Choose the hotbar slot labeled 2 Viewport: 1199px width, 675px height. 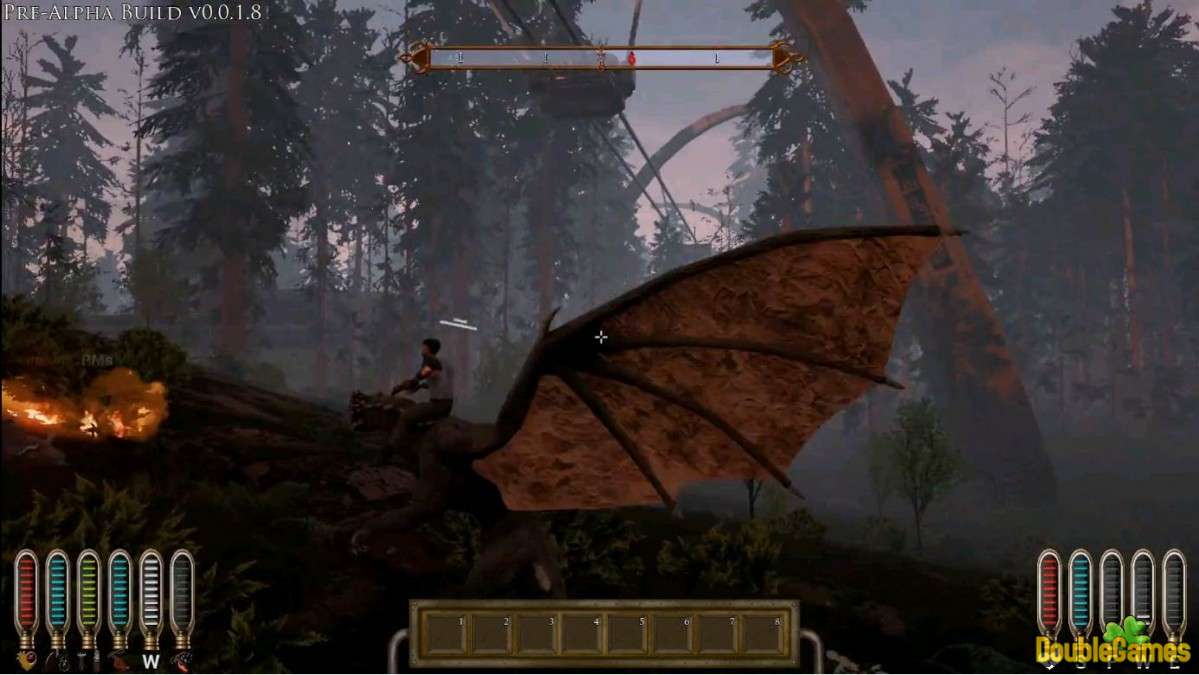(x=491, y=634)
